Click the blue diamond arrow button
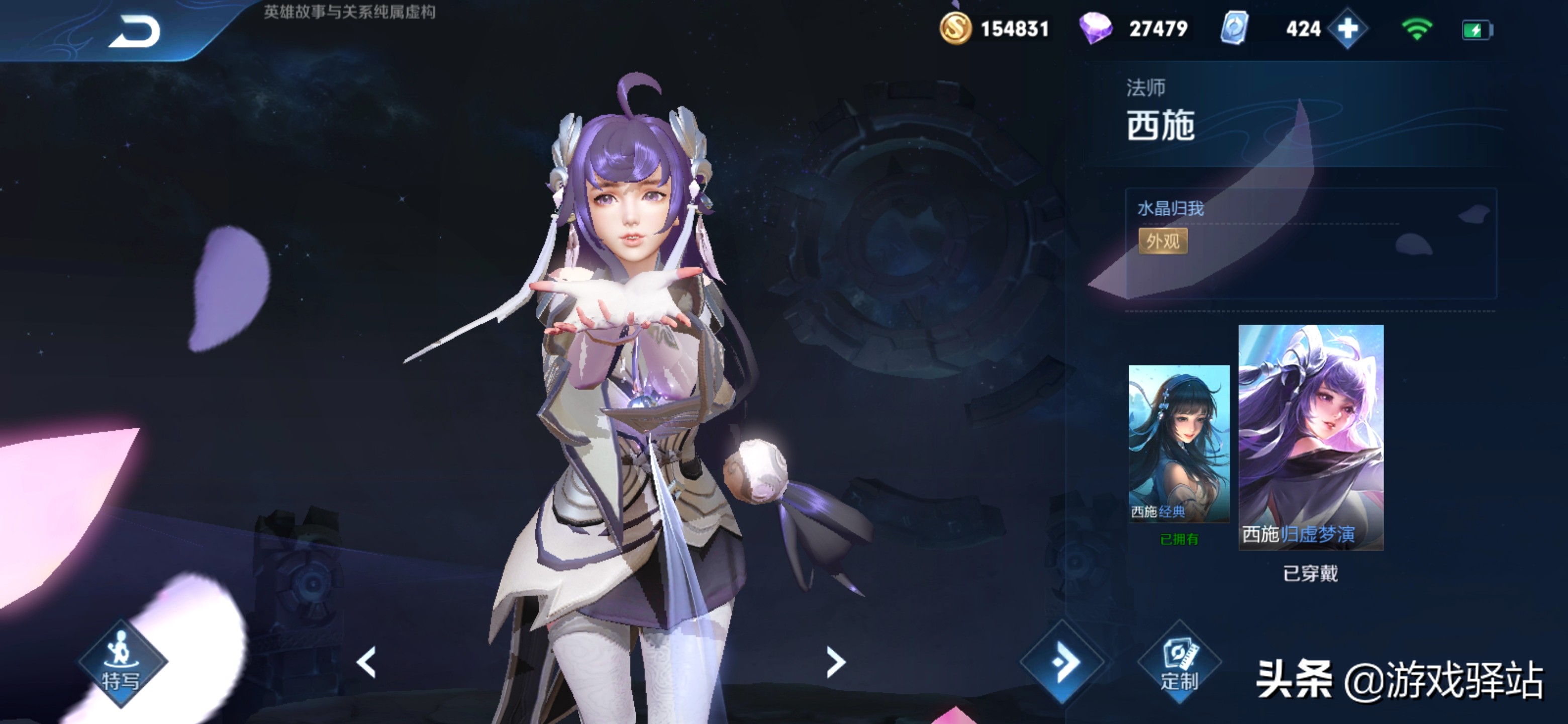This screenshot has height=724, width=1568. coord(1063,662)
